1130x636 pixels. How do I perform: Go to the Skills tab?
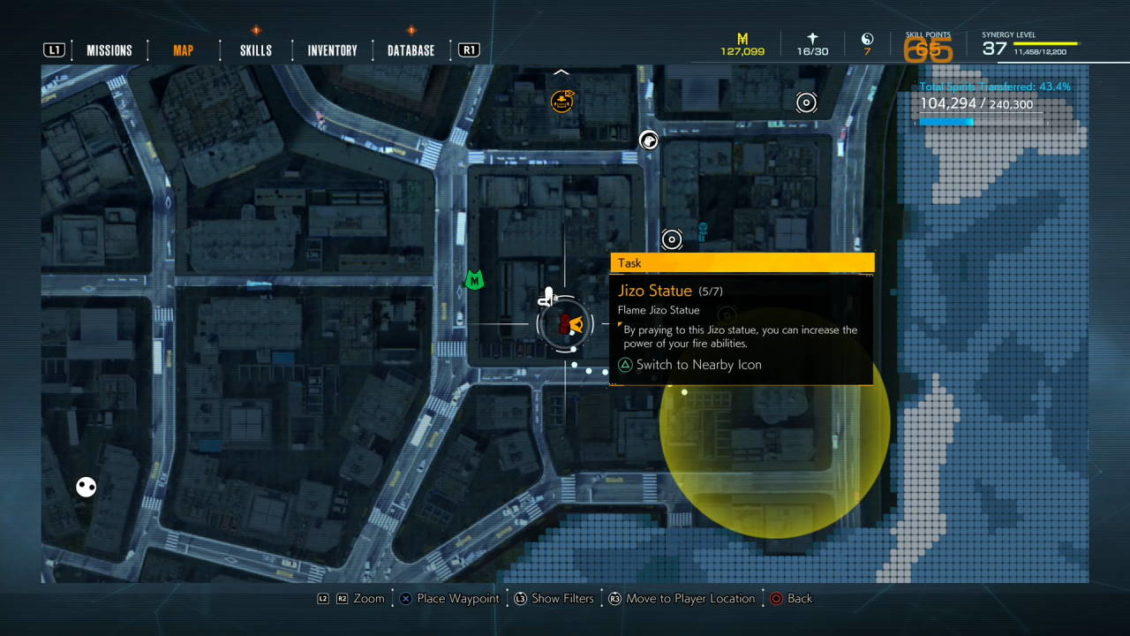click(255, 50)
